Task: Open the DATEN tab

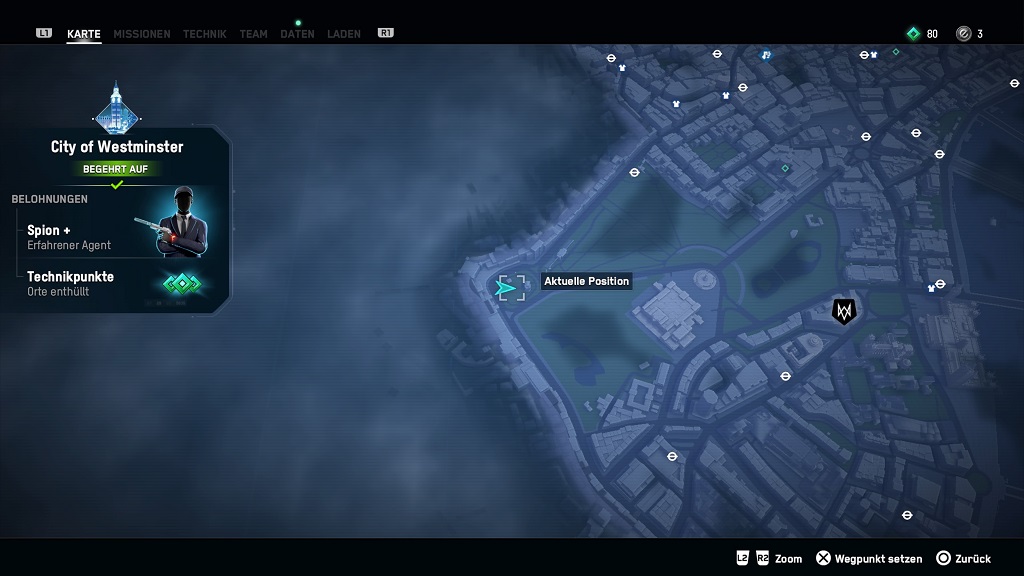Action: [297, 34]
